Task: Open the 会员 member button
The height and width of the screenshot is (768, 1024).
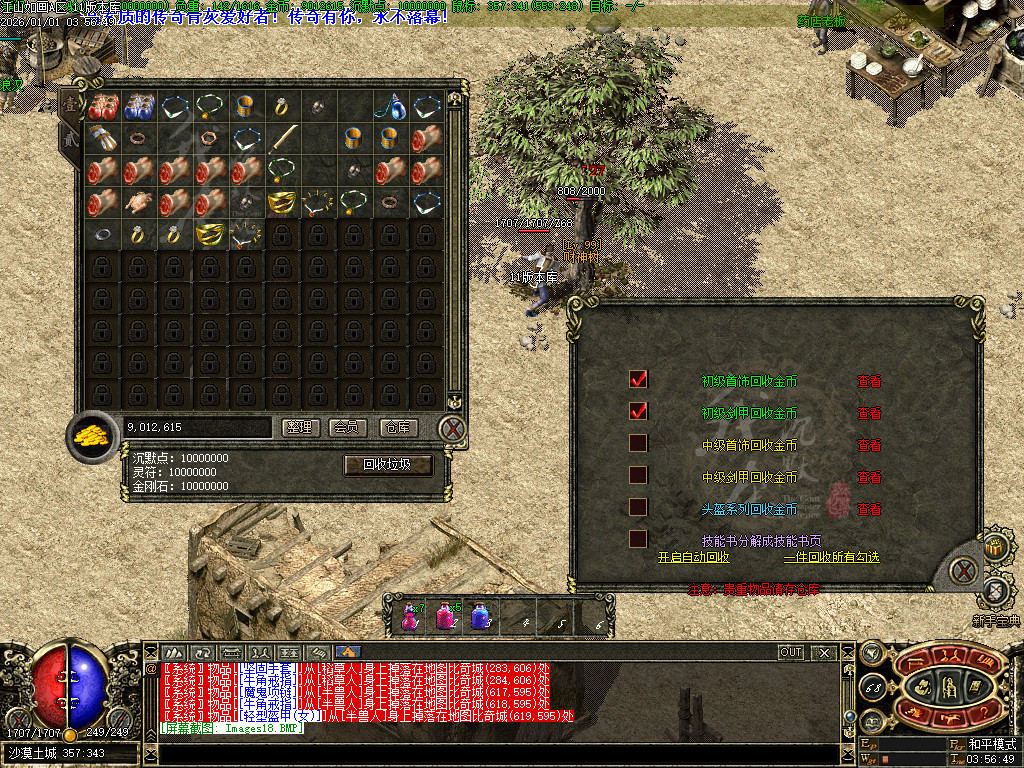Action: tap(349, 428)
